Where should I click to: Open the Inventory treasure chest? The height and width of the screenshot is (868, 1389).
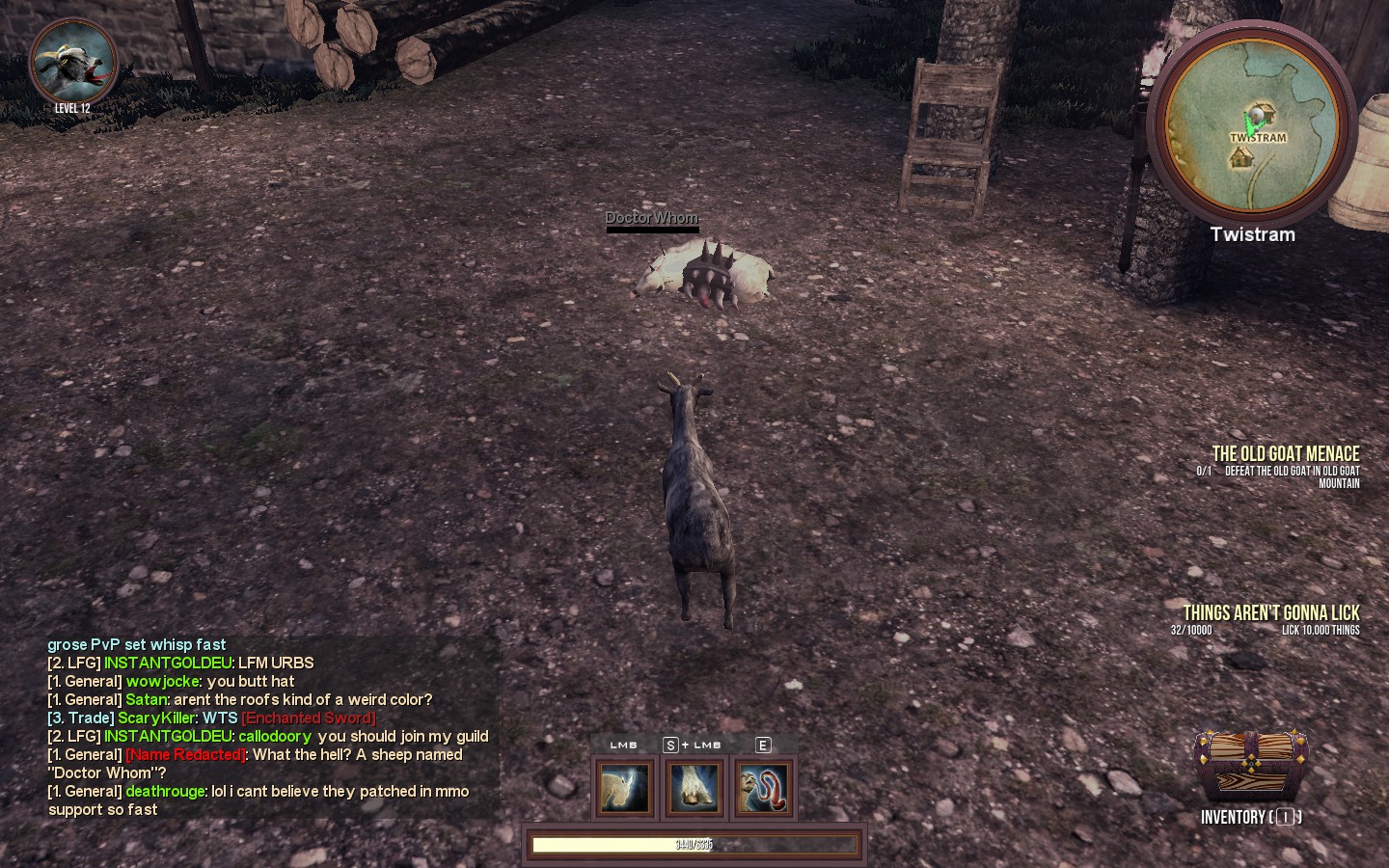tap(1250, 769)
